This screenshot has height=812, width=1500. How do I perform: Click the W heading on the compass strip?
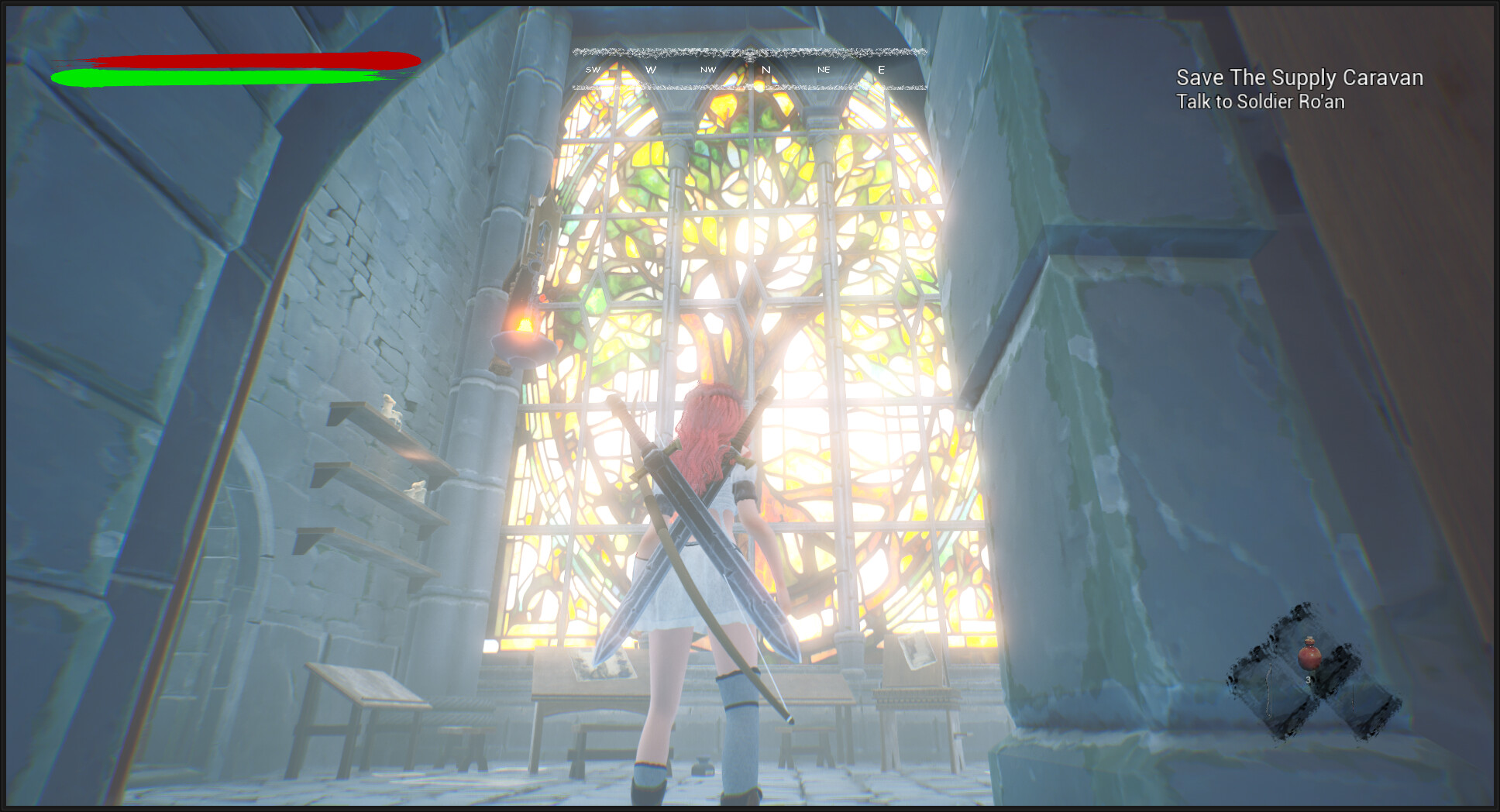(x=650, y=69)
